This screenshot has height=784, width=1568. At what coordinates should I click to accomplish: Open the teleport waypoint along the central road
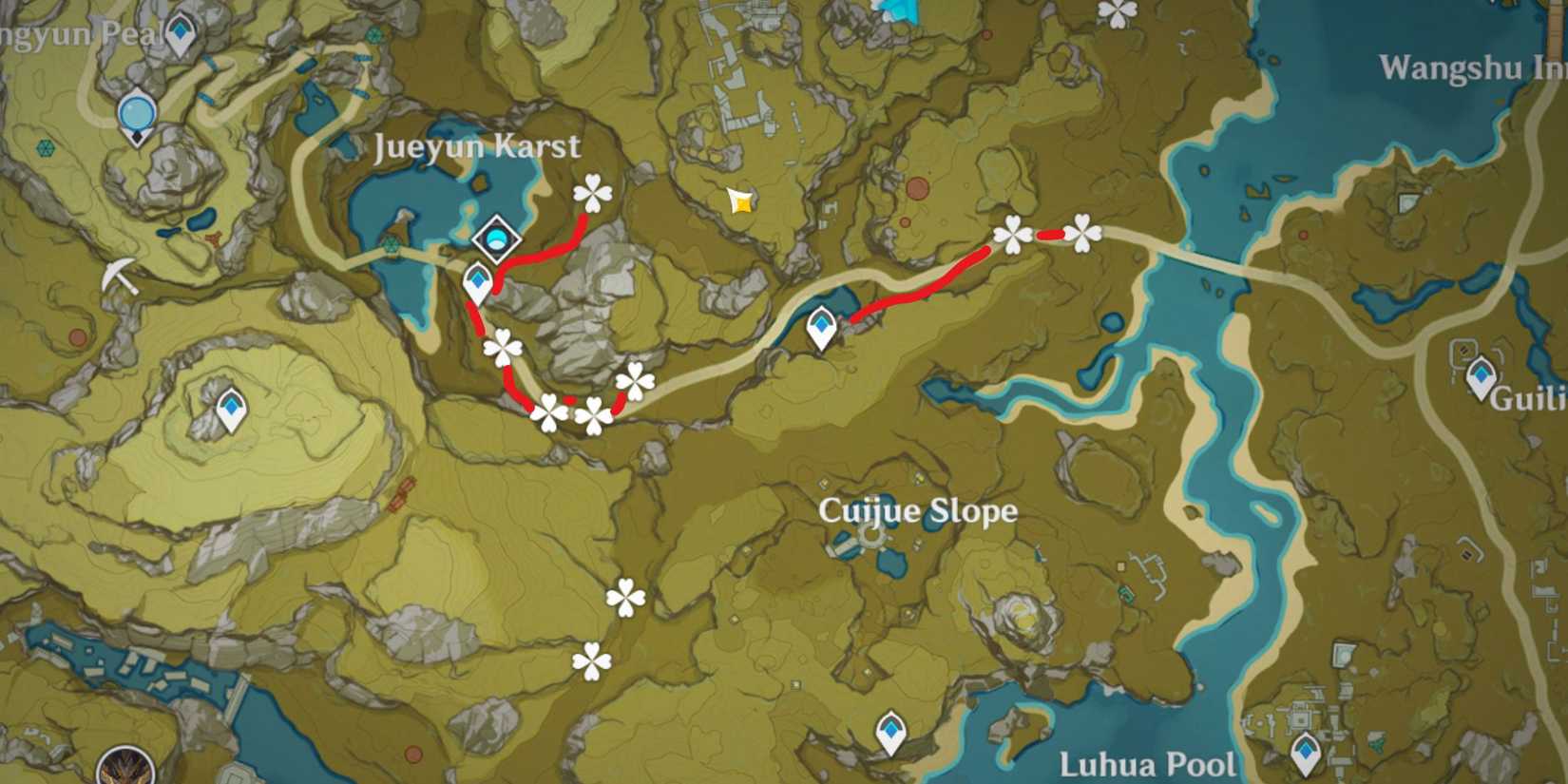822,328
